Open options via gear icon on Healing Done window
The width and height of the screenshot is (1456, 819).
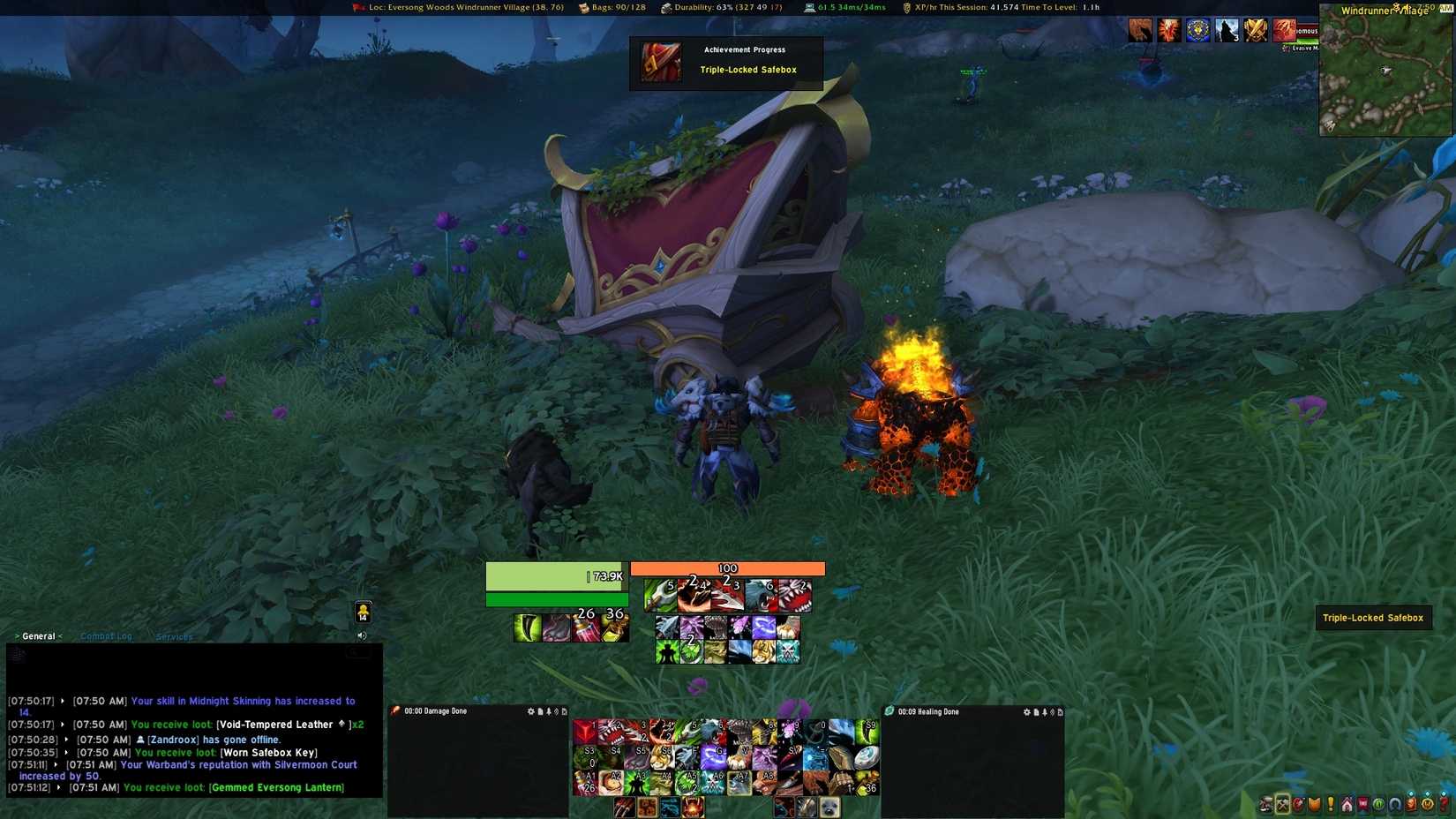[x=1027, y=711]
